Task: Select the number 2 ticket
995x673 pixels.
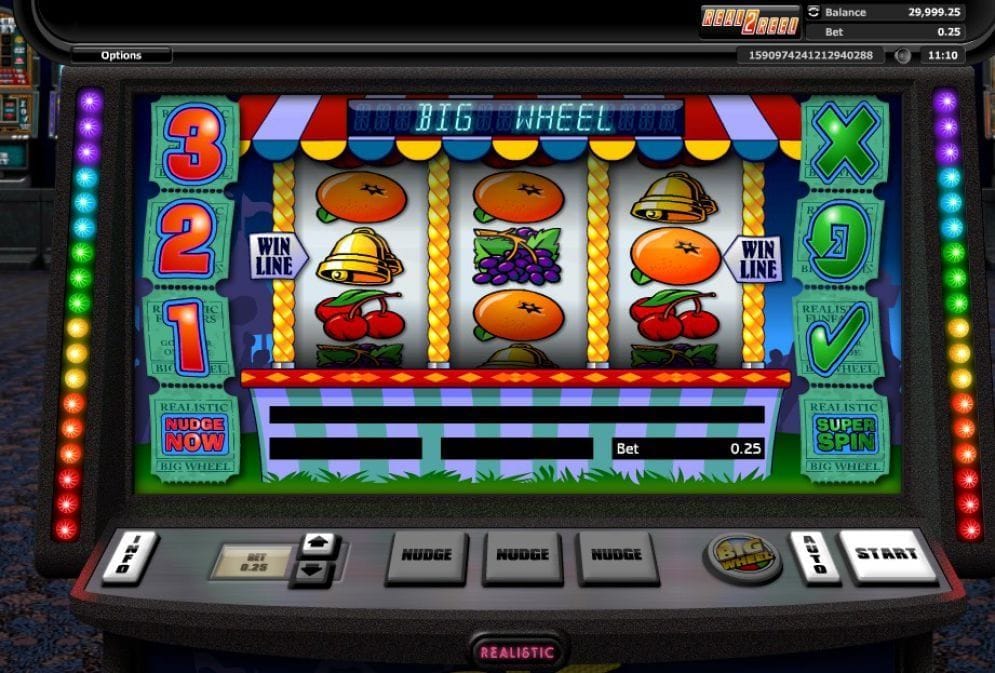Action: click(x=194, y=241)
